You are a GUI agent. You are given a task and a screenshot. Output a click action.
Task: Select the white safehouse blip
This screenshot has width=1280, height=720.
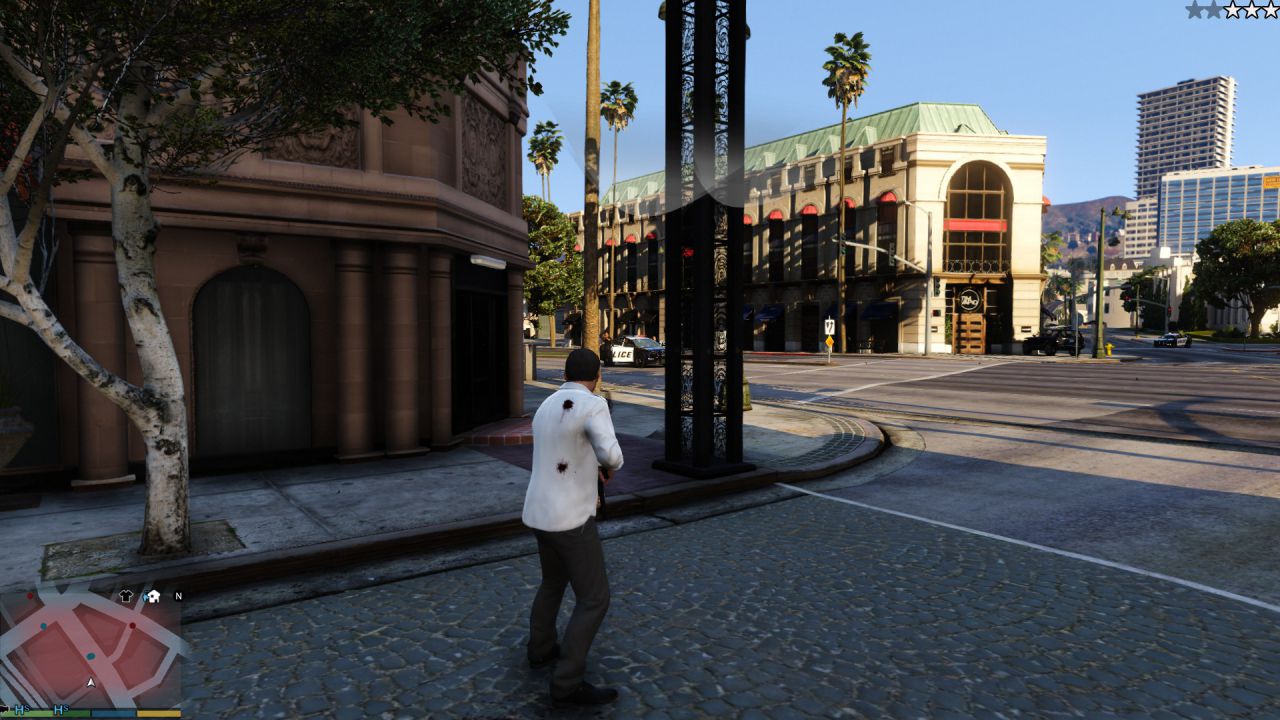tap(152, 596)
